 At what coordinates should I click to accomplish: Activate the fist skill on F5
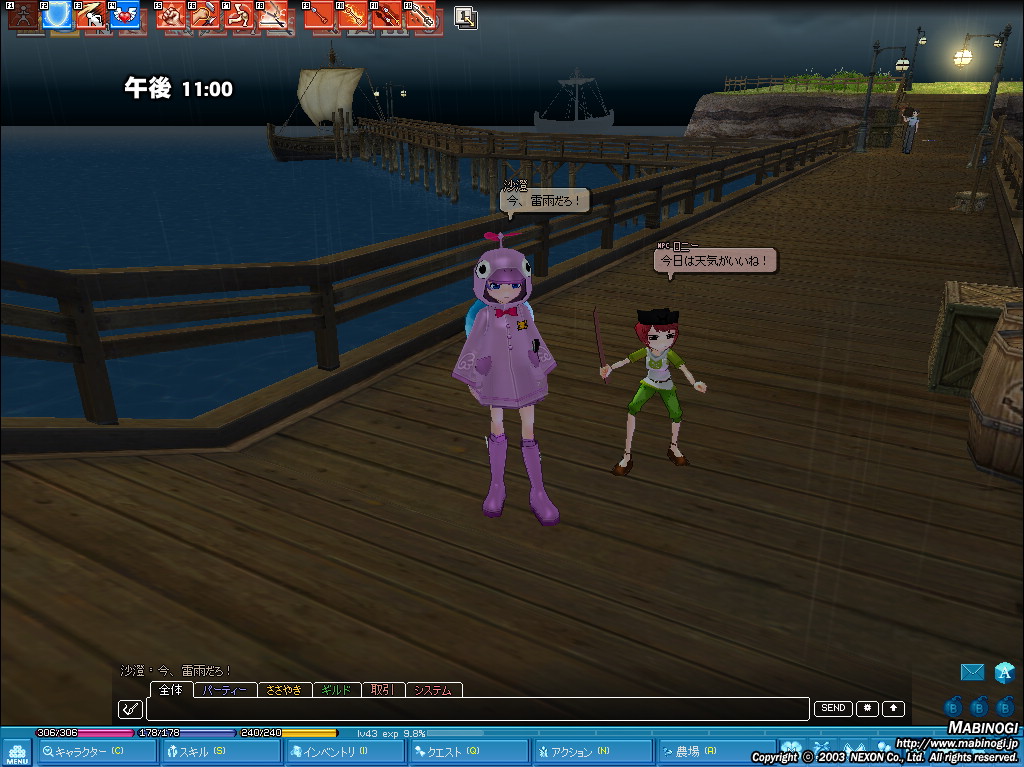tap(171, 15)
